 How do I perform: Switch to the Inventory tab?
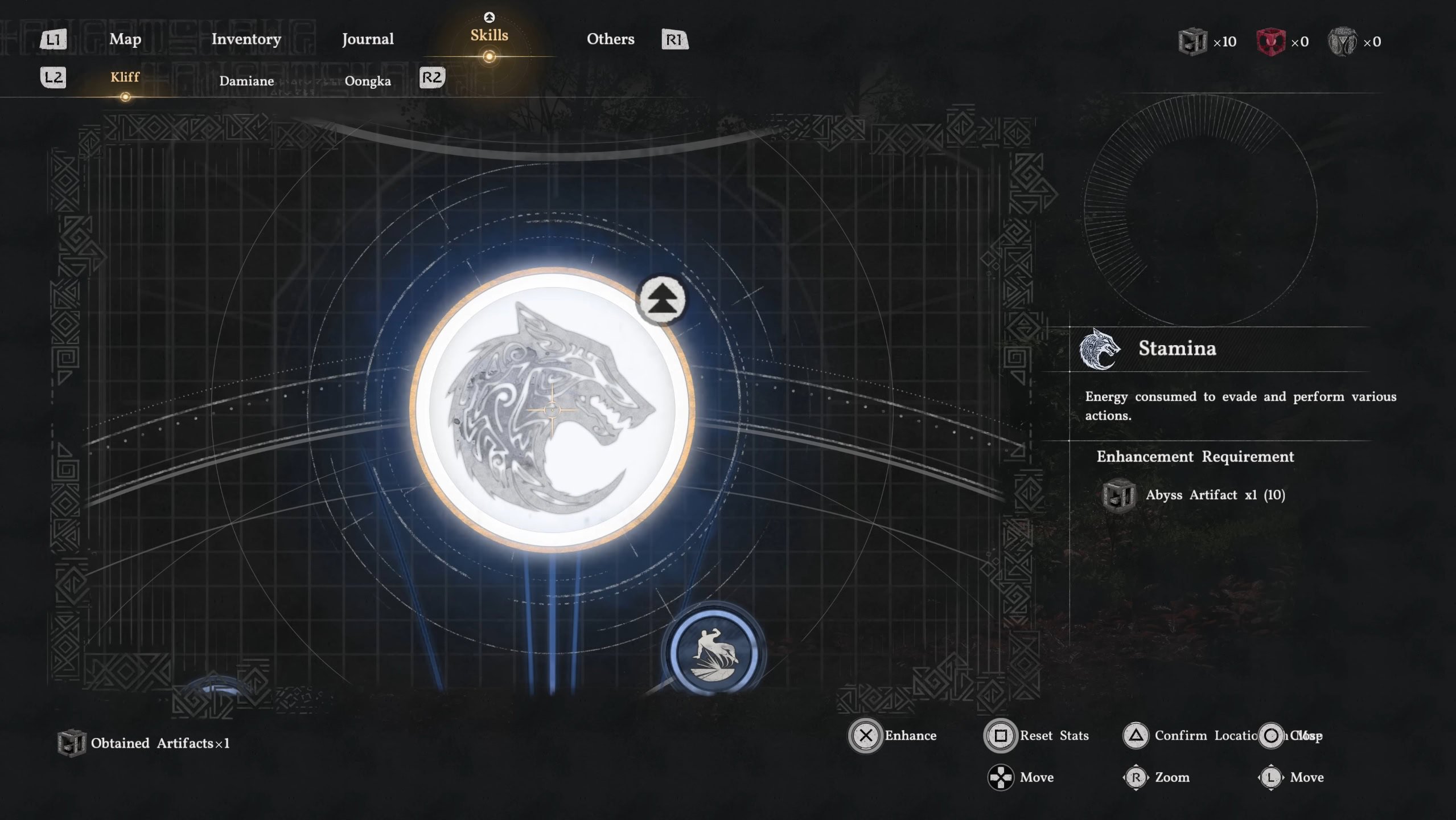coord(246,39)
